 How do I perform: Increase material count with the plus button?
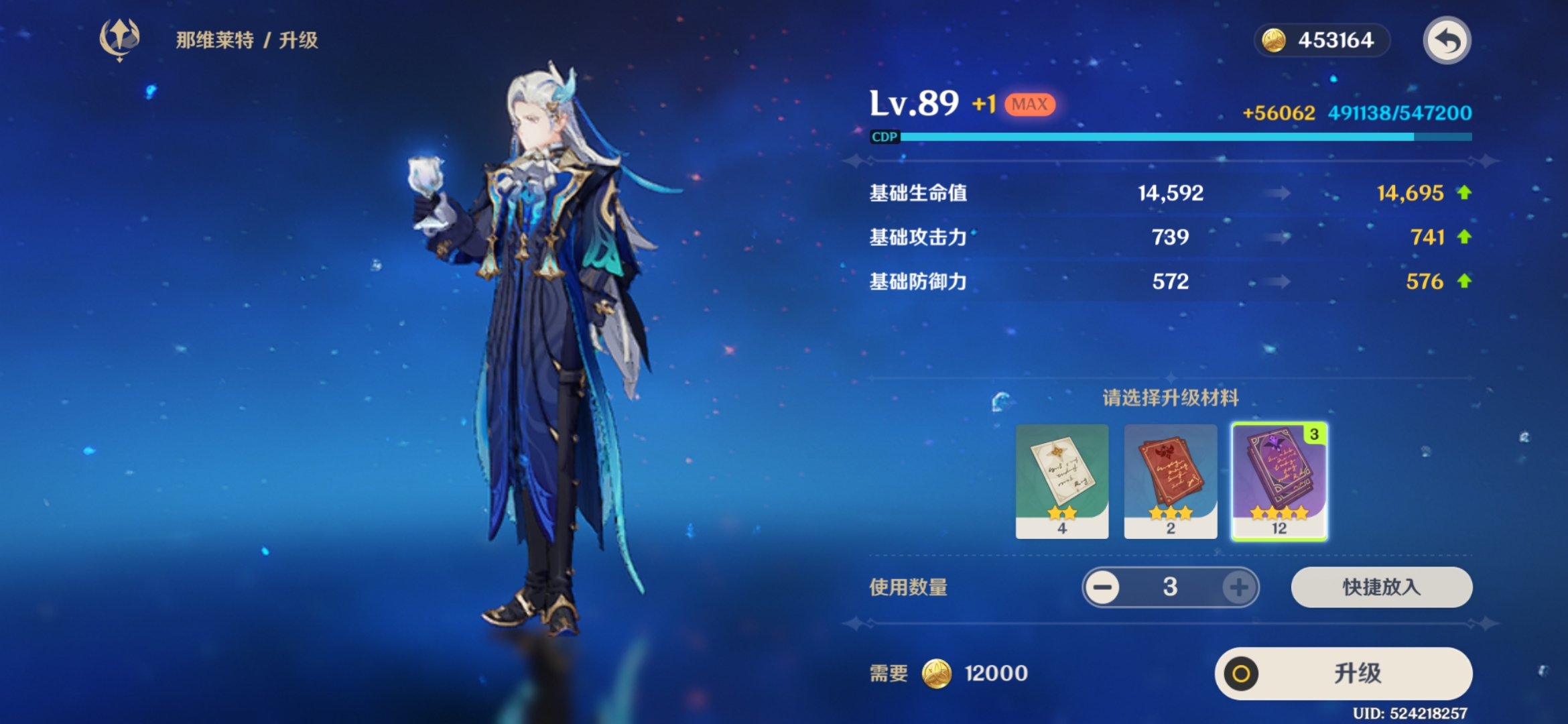[1239, 587]
